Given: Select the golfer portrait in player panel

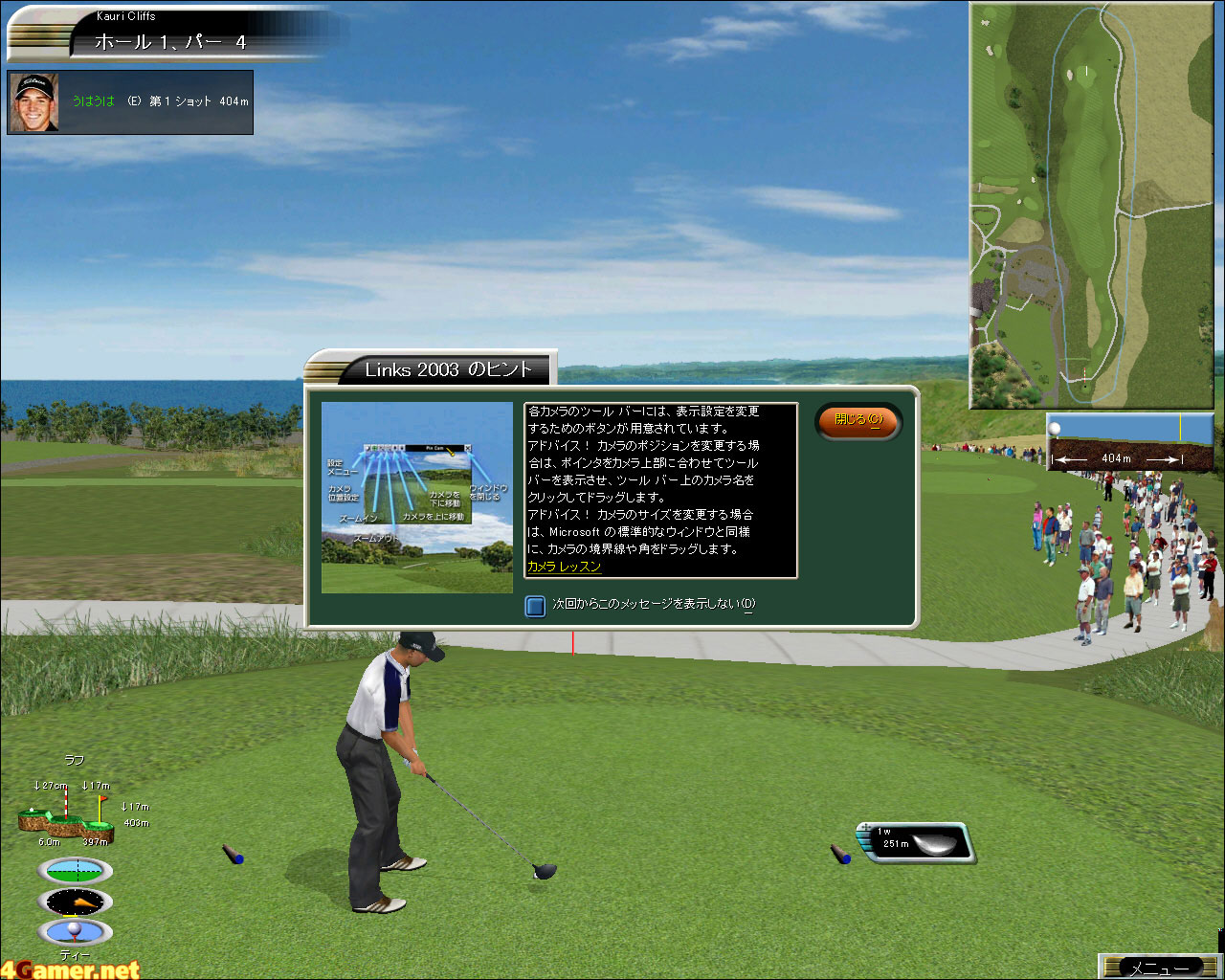Looking at the screenshot, I should (x=35, y=101).
